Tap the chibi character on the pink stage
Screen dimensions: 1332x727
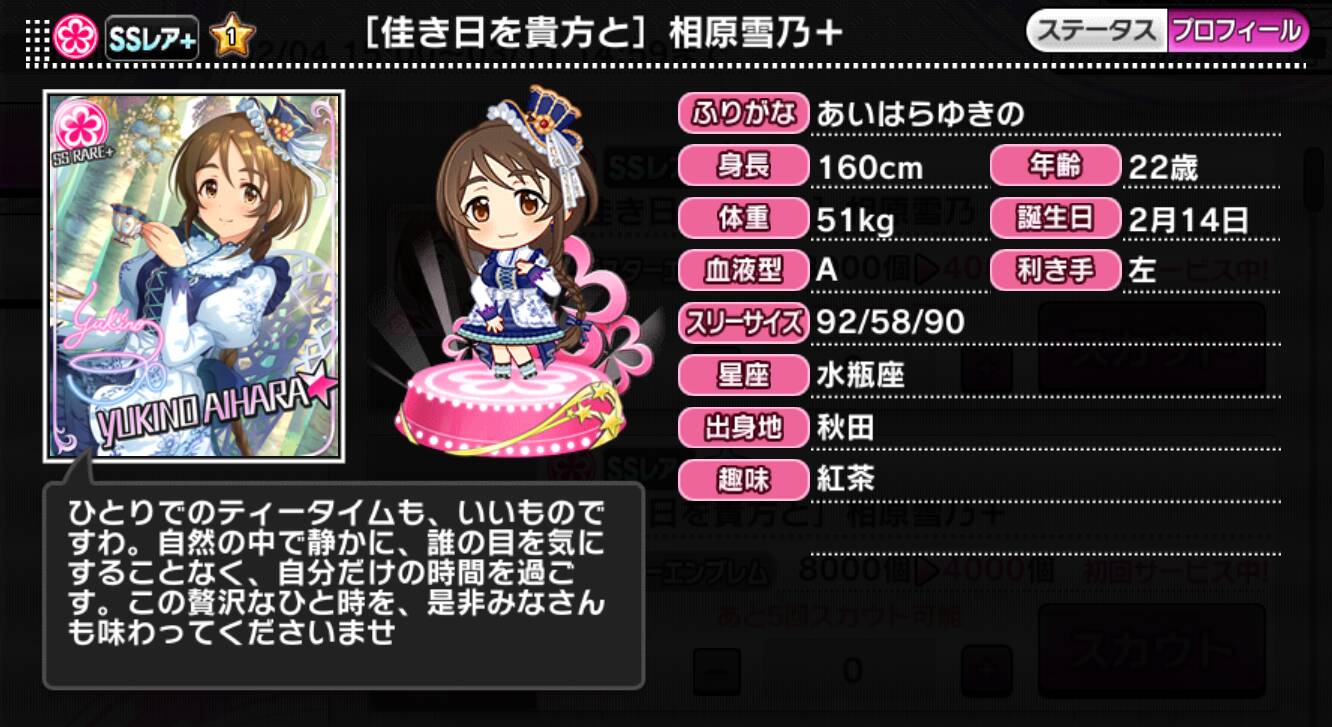point(510,250)
